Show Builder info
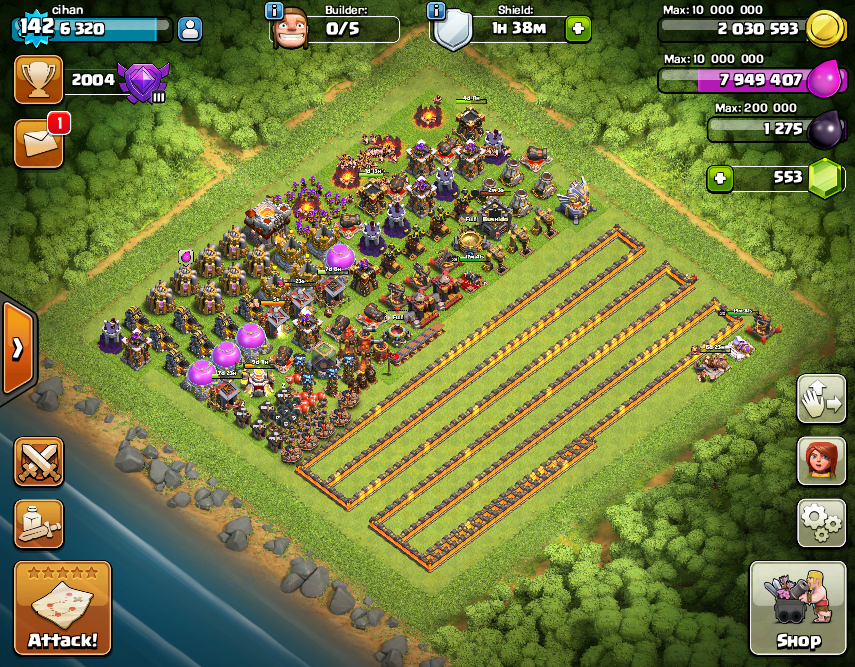Image resolution: width=855 pixels, height=667 pixels. (x=274, y=11)
